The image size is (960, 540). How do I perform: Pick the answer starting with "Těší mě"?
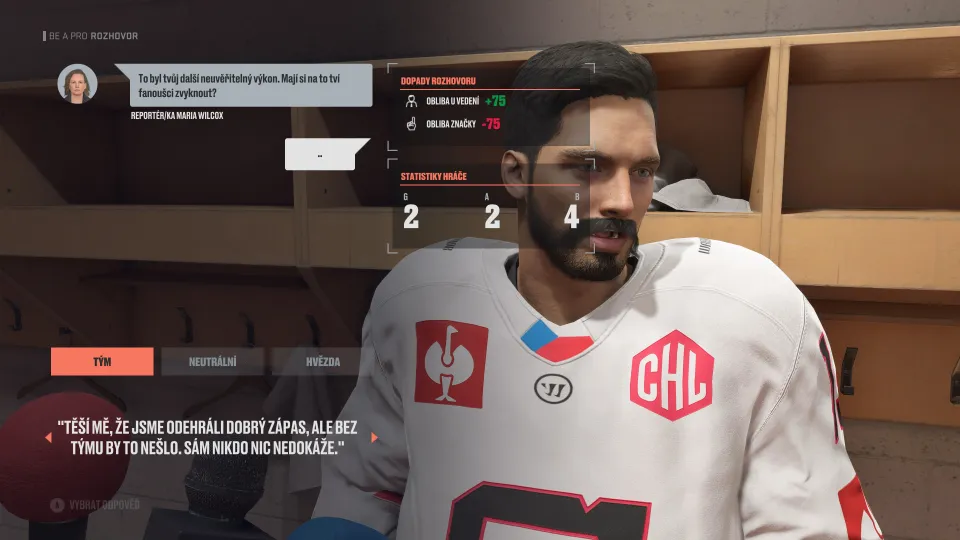point(208,437)
